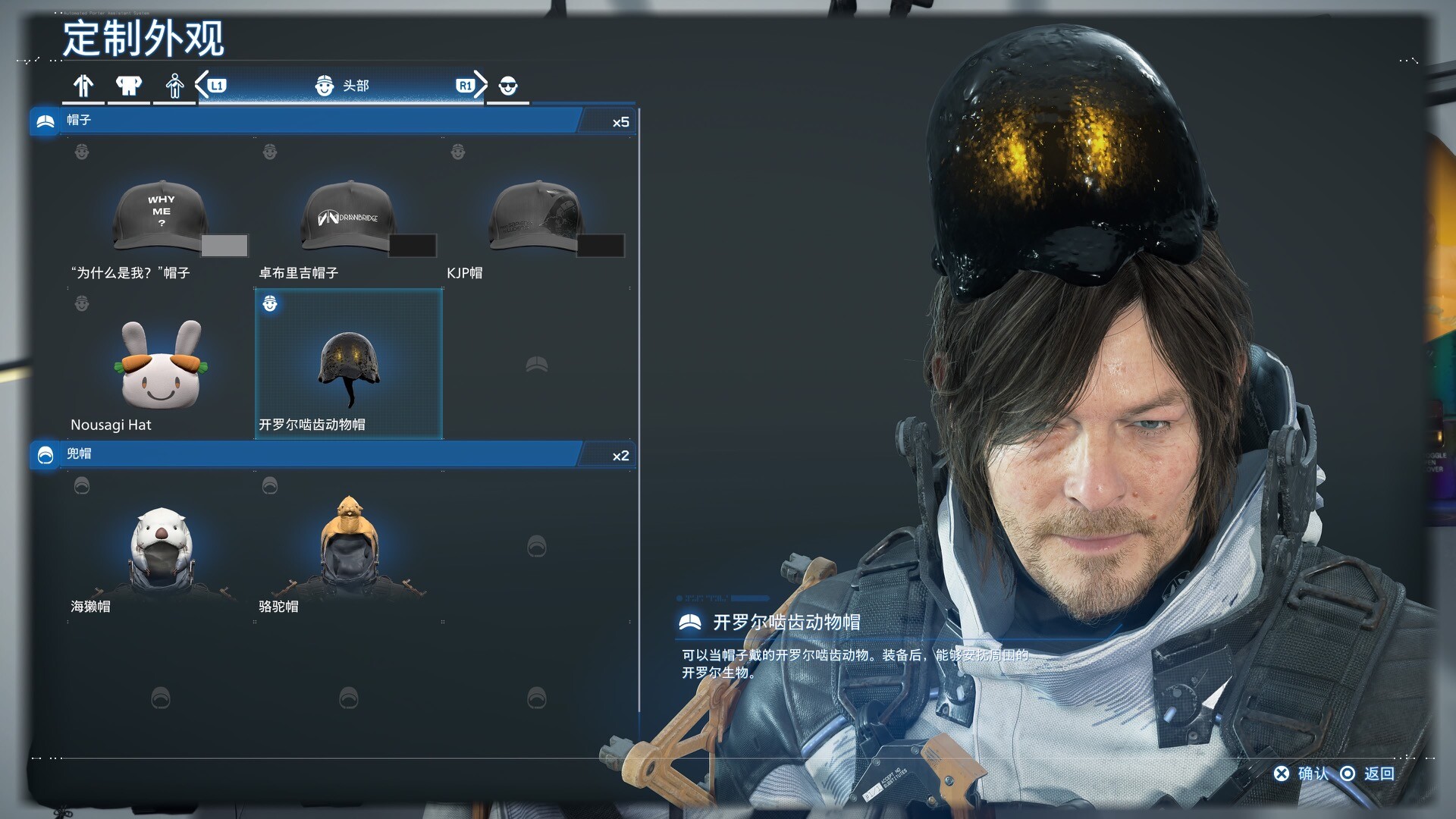
Task: Click the 头部 head tab
Action: [x=341, y=86]
